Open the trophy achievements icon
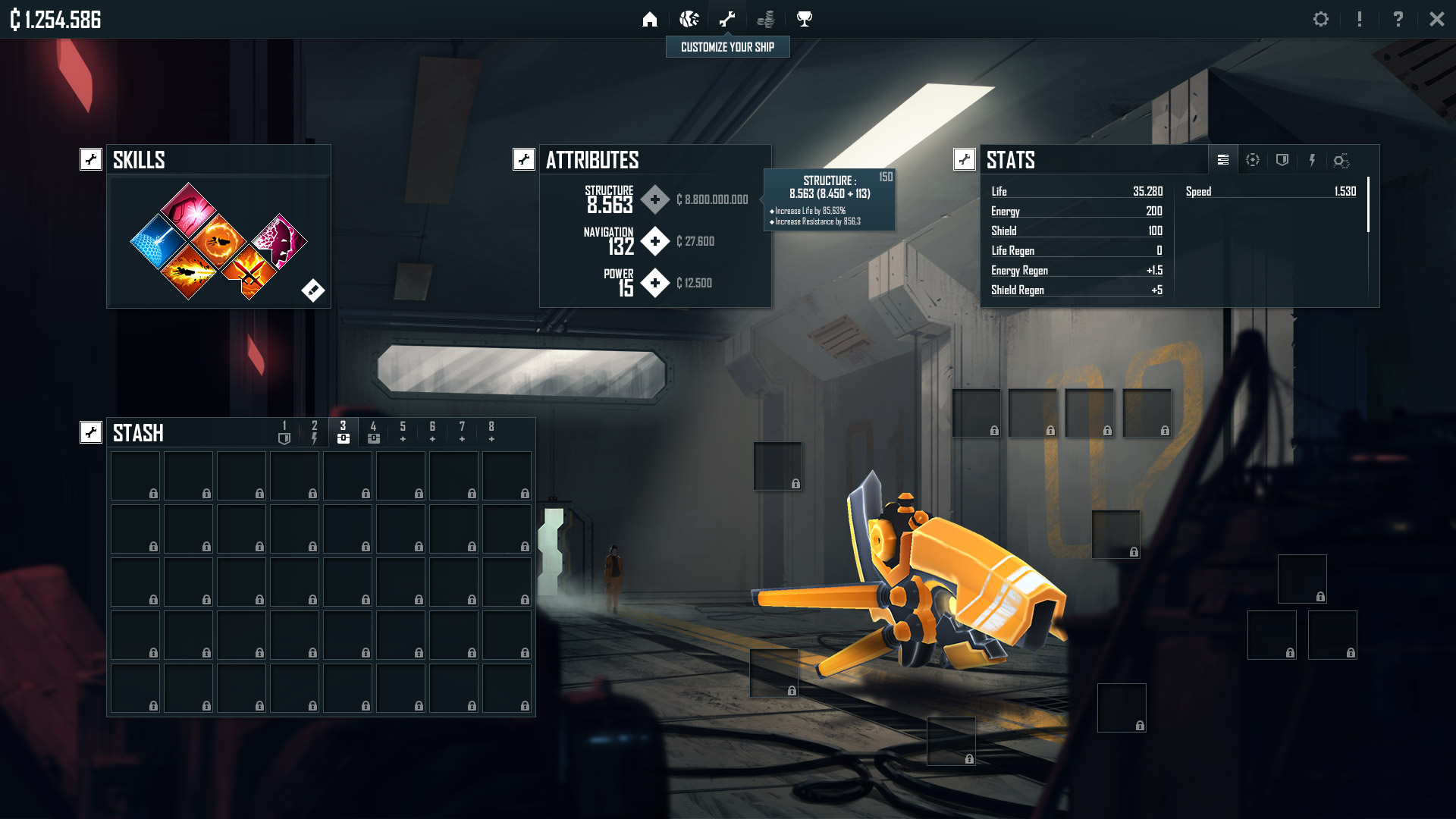This screenshot has width=1456, height=819. pos(805,19)
